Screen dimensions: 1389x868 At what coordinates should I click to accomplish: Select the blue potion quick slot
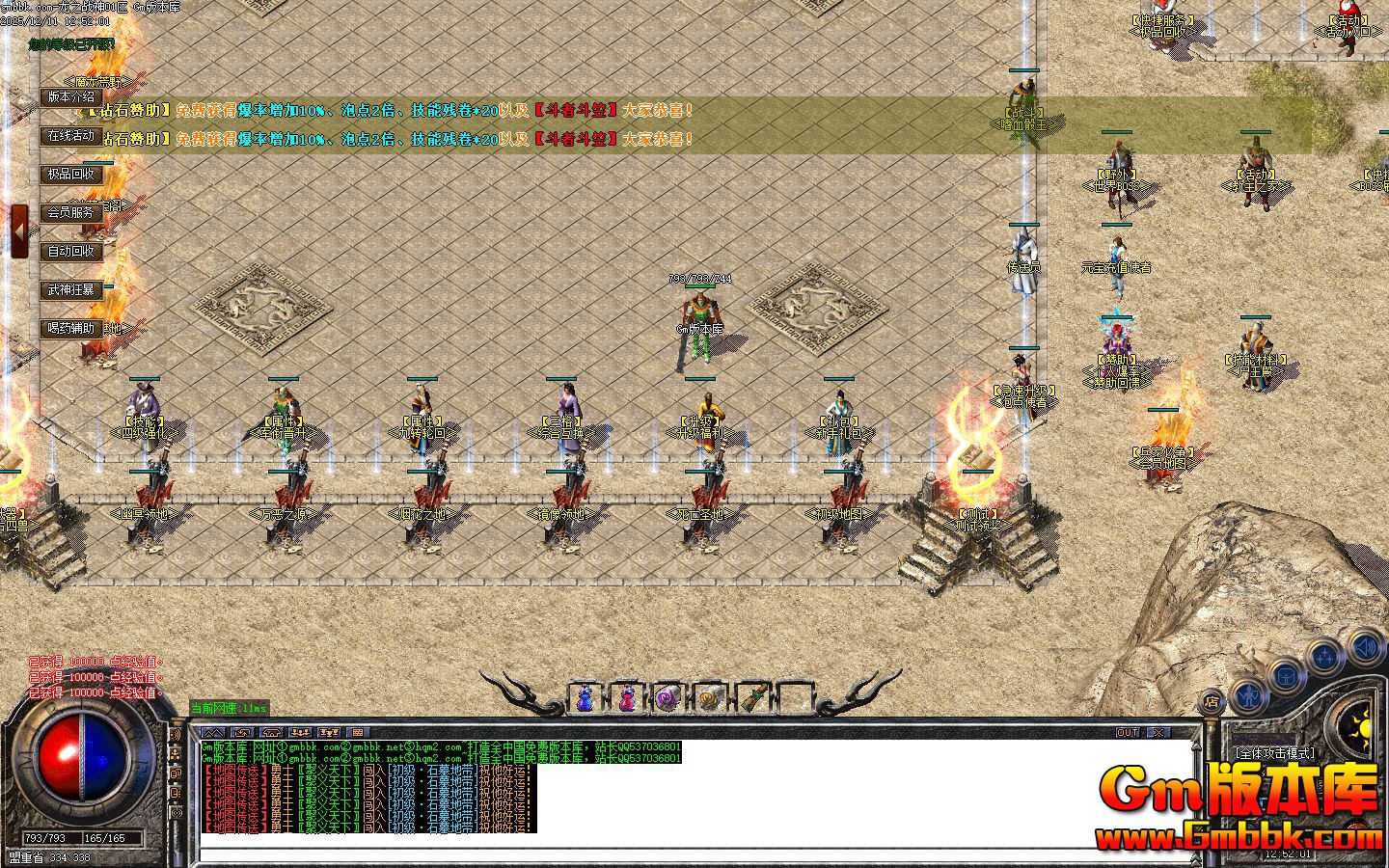(585, 696)
